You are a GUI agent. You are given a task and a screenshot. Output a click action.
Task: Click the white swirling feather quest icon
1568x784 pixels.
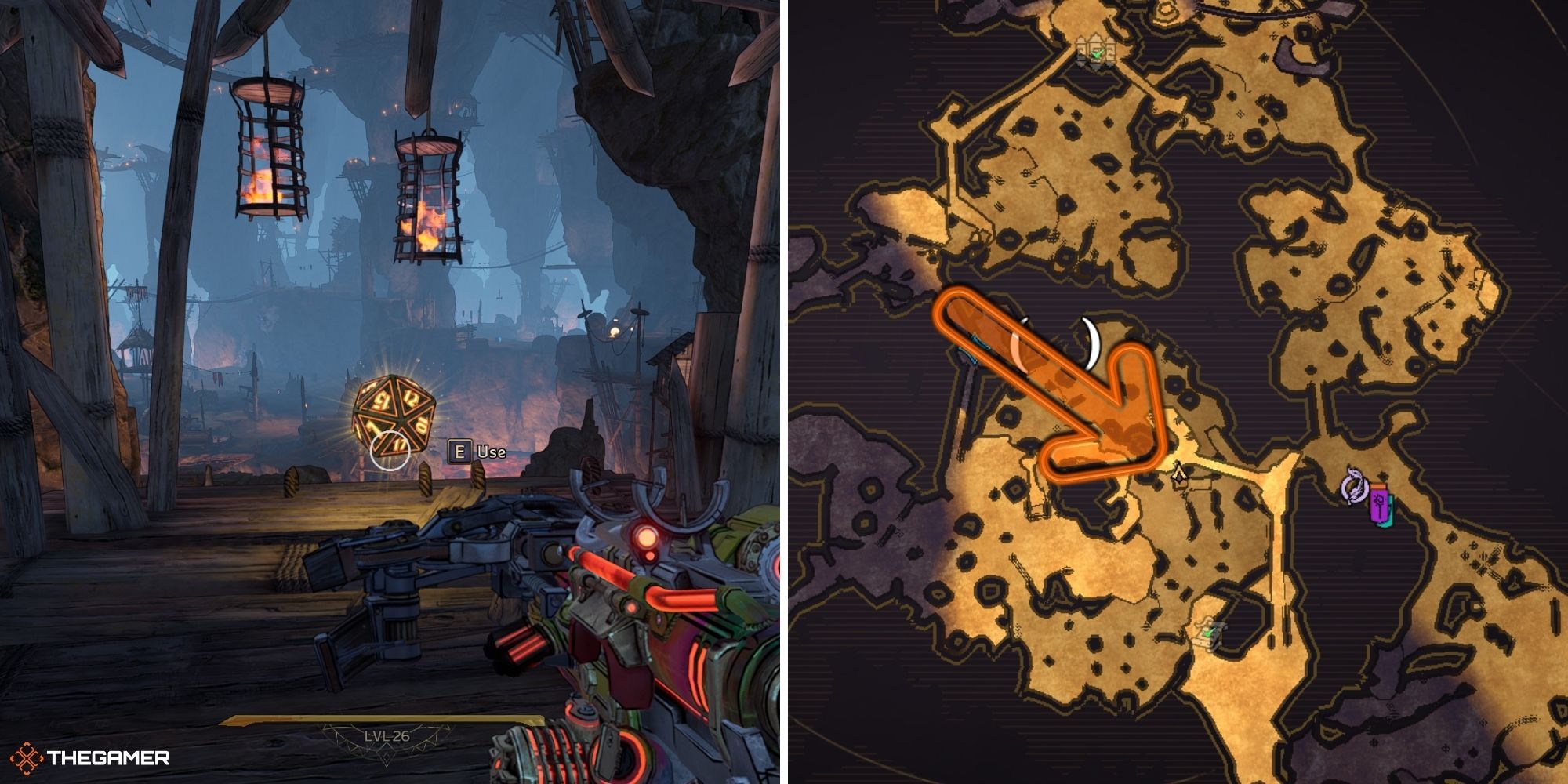click(x=1354, y=488)
